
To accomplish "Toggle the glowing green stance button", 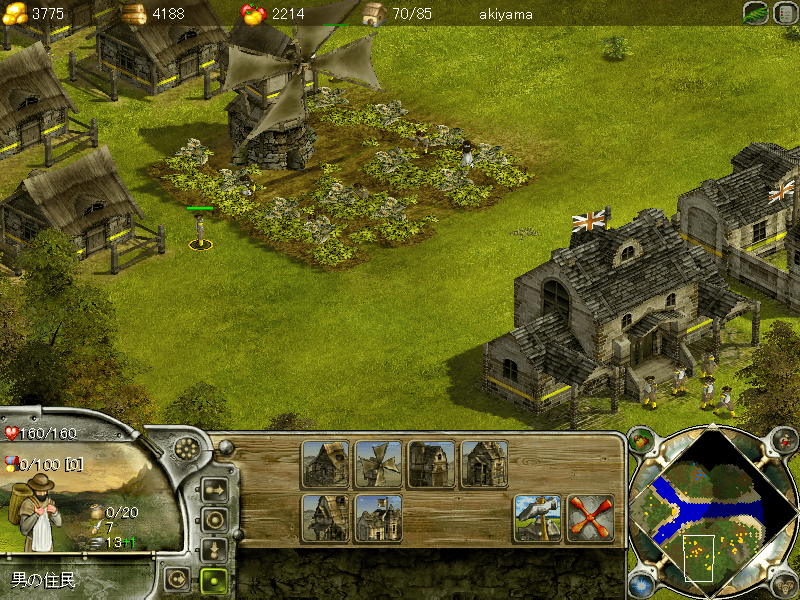I will point(213,579).
